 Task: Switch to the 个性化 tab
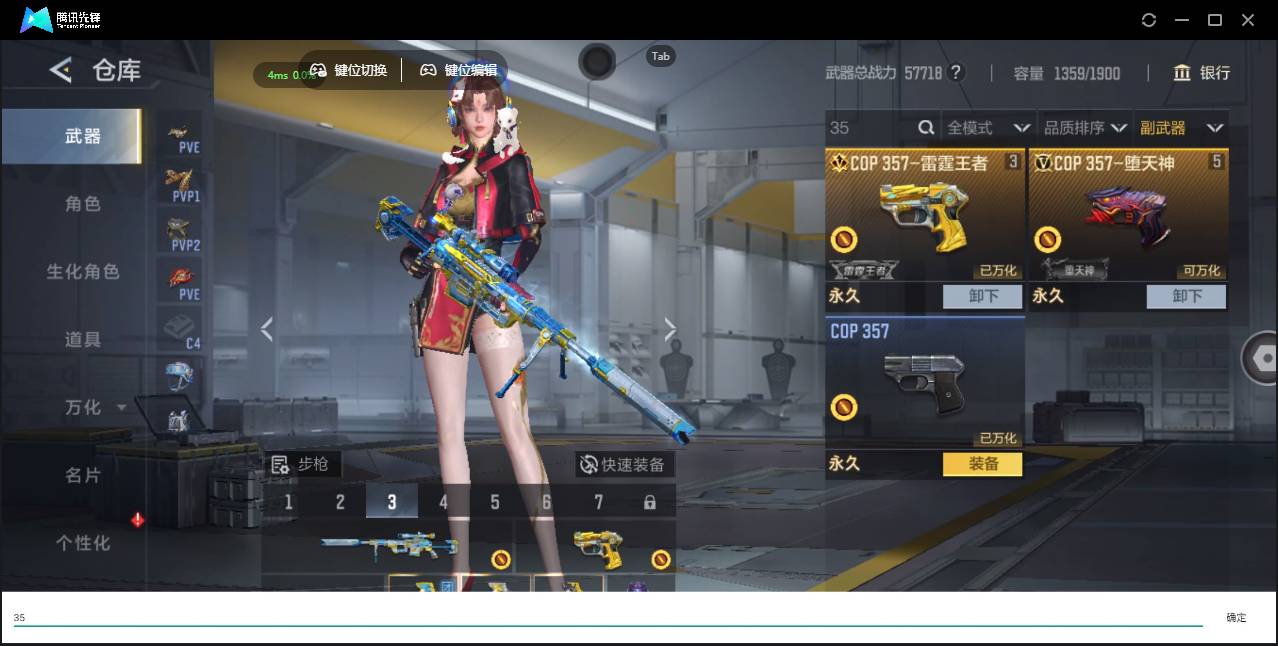[83, 543]
